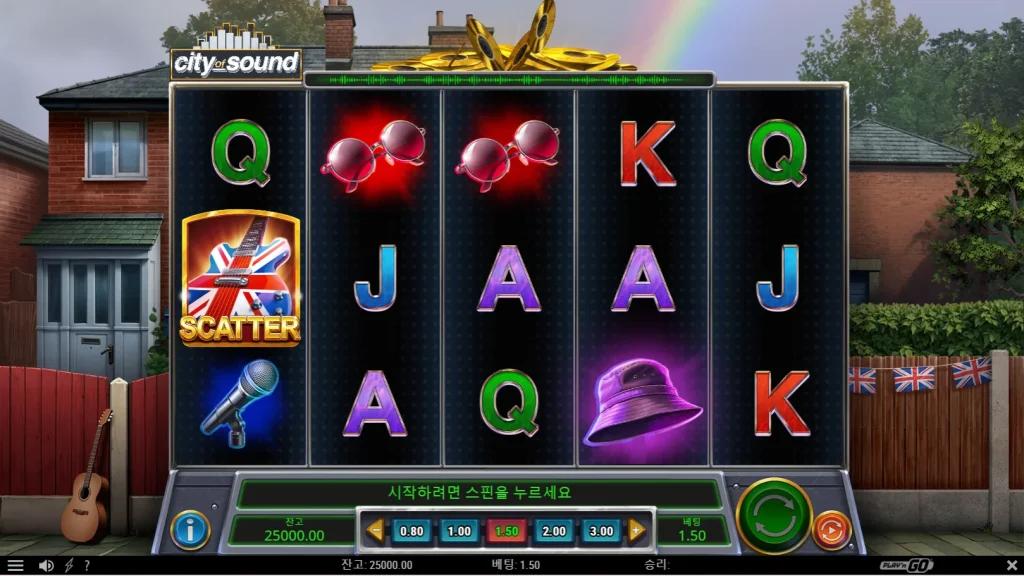Screen dimensions: 1024x576
Task: Pick the 3.00 bet amount
Action: pyautogui.click(x=601, y=531)
